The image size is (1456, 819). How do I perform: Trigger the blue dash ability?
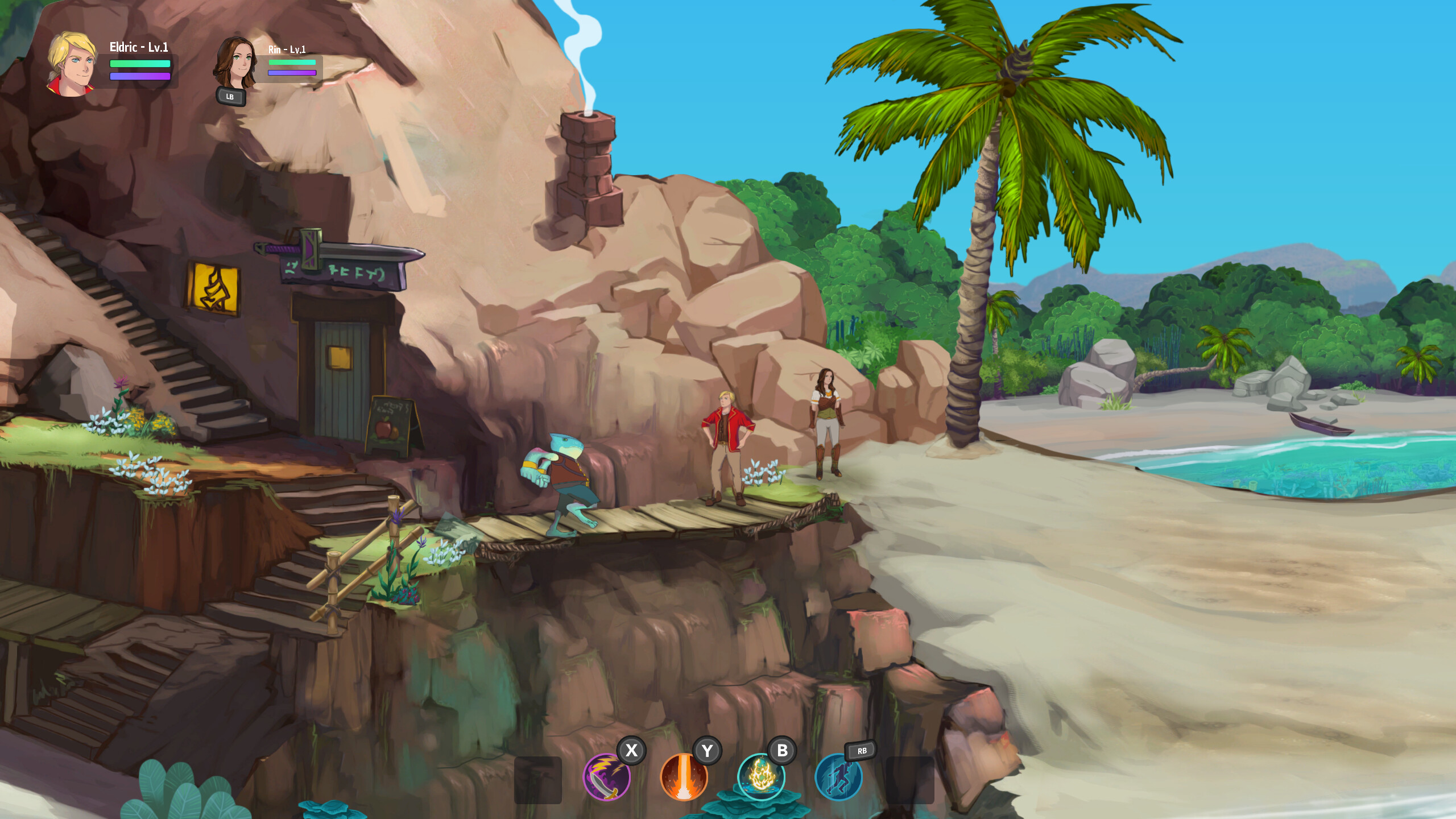[x=838, y=777]
